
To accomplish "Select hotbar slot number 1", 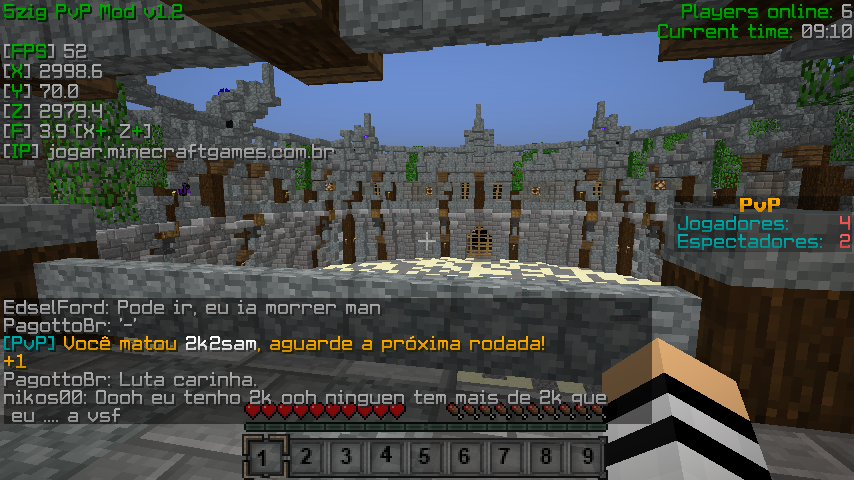I will click(x=265, y=458).
